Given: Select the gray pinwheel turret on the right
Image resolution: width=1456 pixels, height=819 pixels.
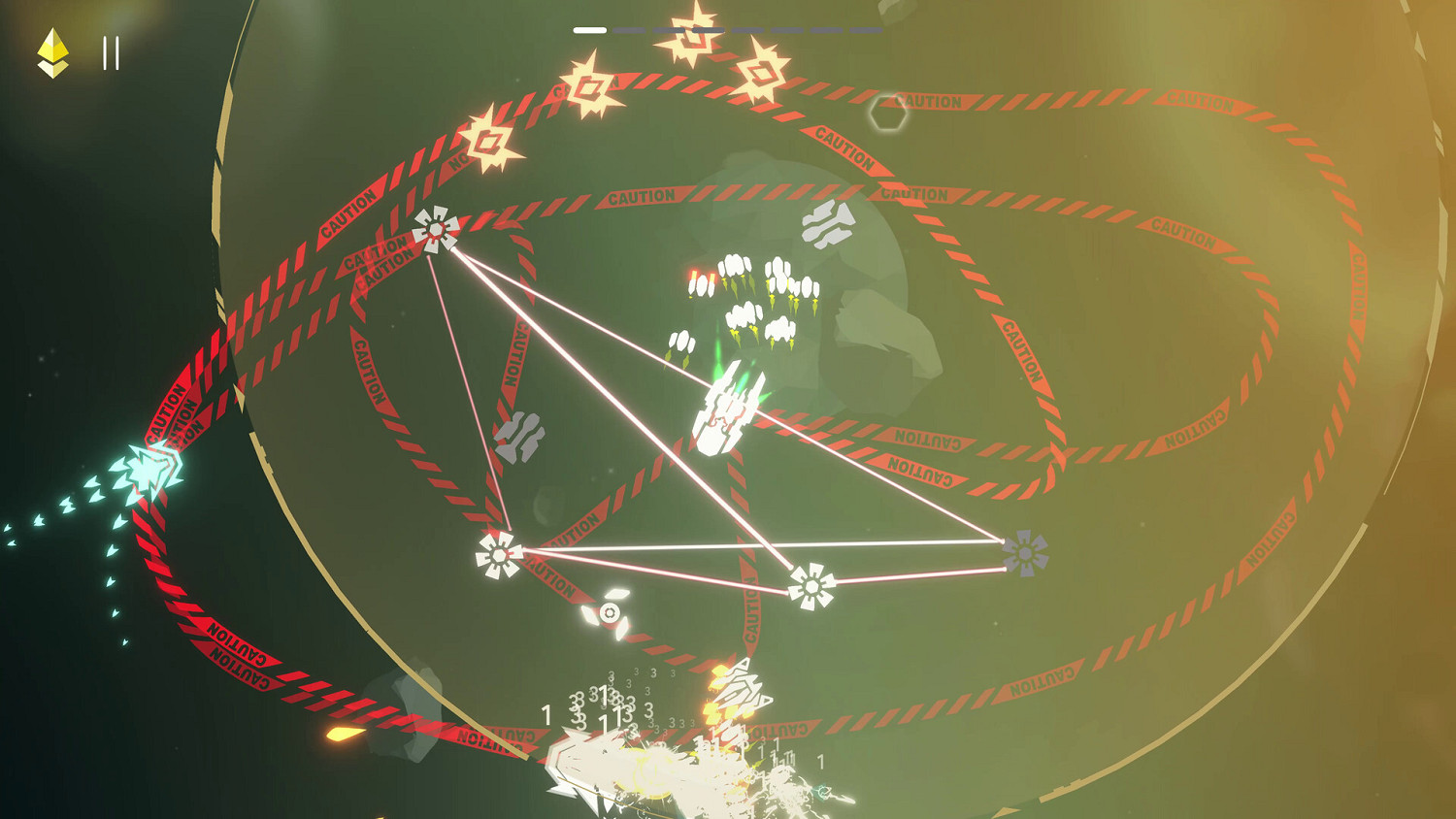Looking at the screenshot, I should 1026,555.
